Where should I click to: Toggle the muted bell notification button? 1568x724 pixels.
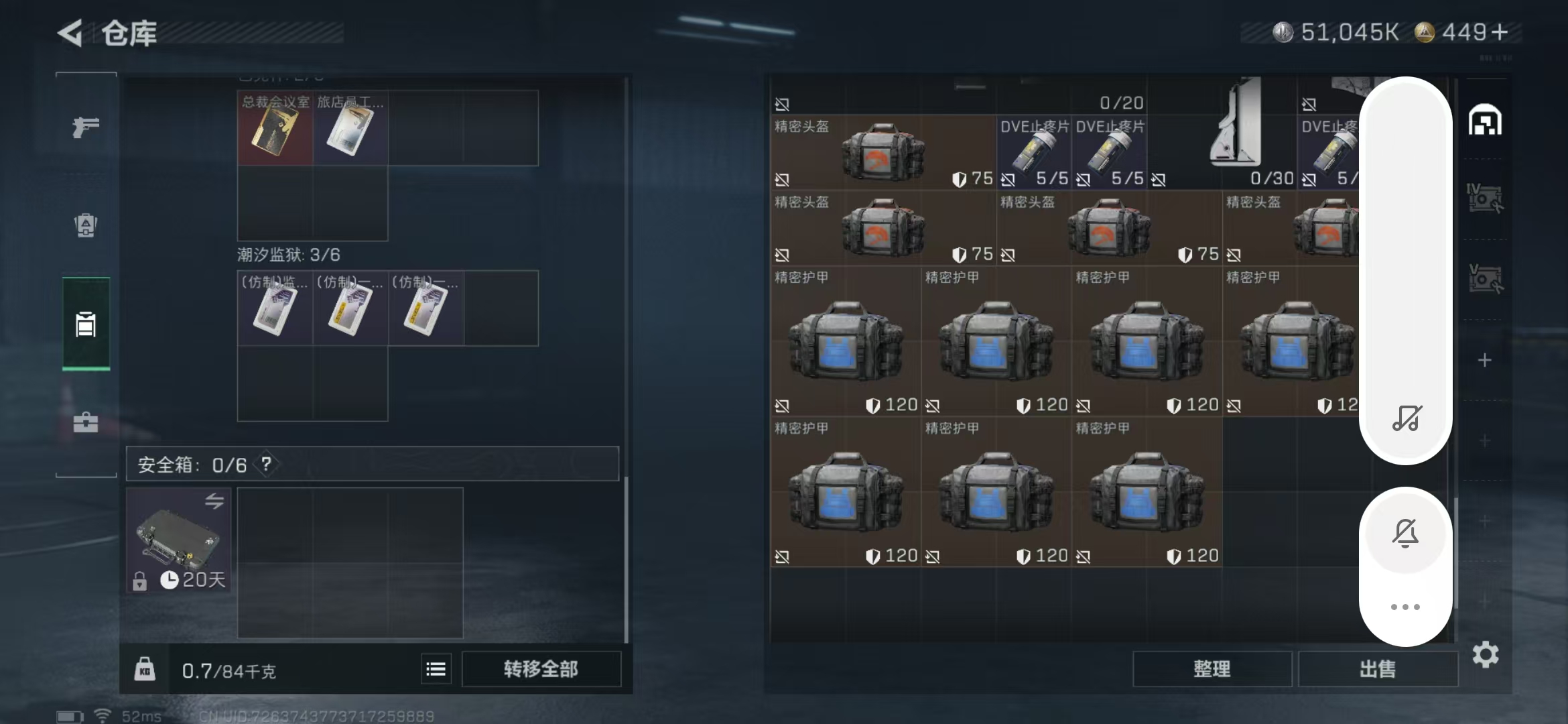tap(1405, 534)
